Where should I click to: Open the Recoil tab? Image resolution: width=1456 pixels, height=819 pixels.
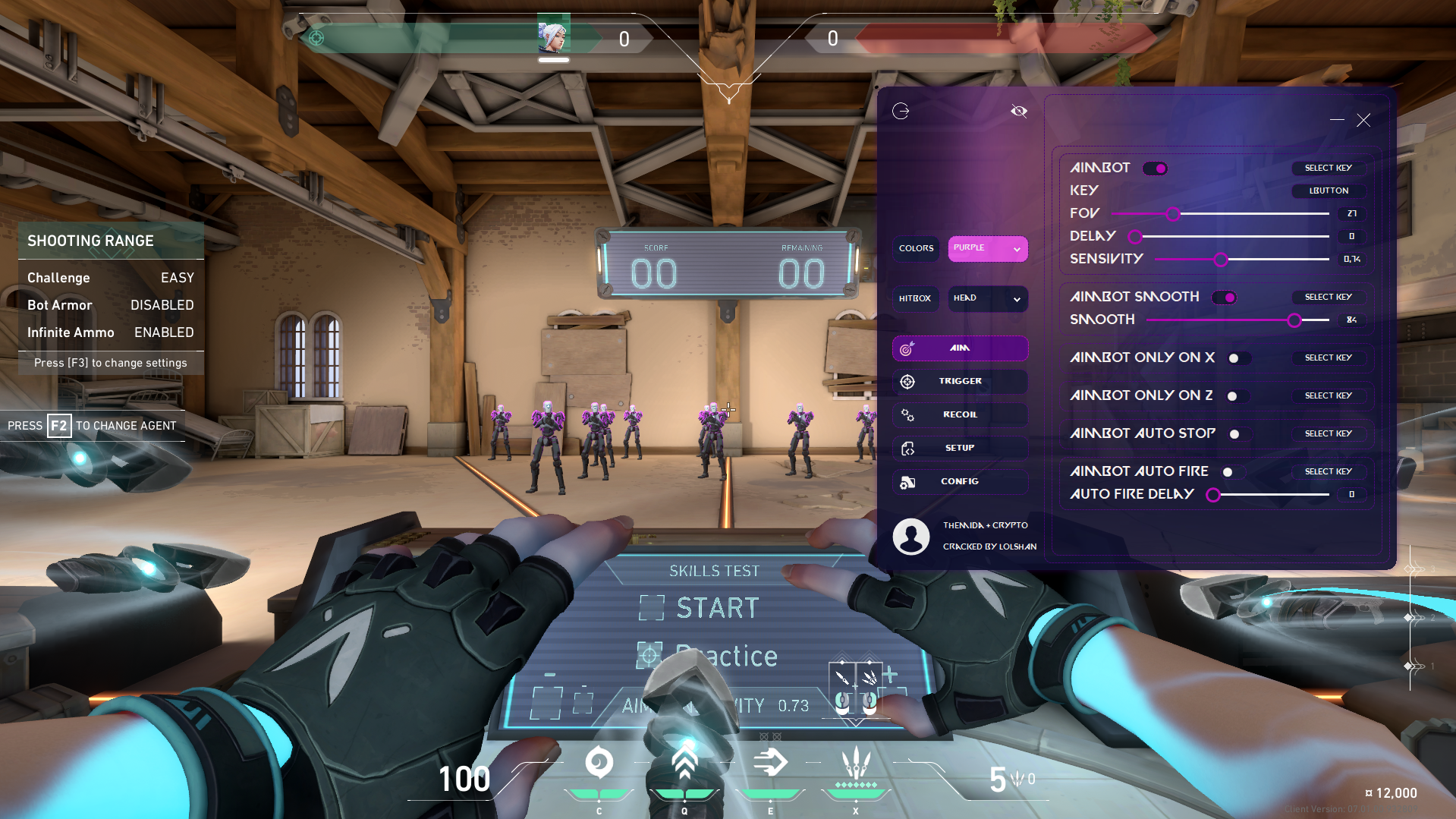[x=960, y=414]
